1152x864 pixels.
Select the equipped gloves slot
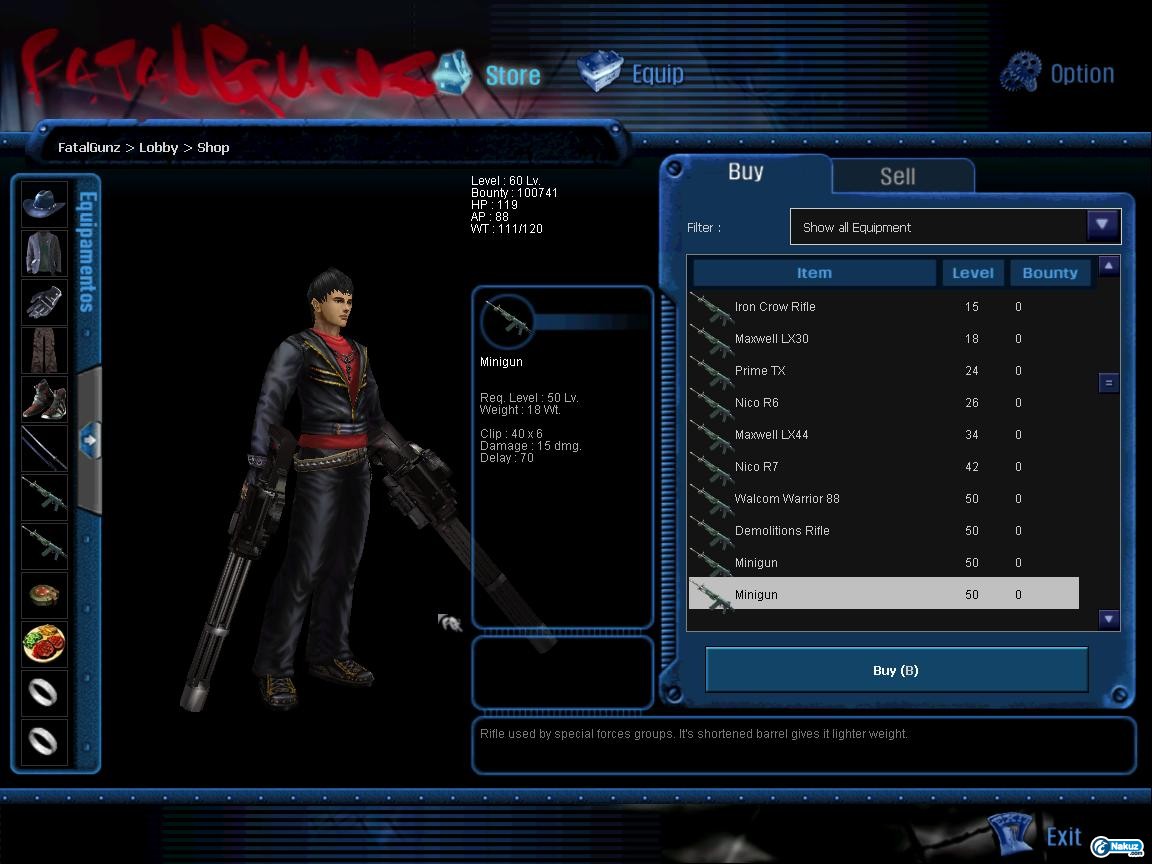tap(45, 302)
